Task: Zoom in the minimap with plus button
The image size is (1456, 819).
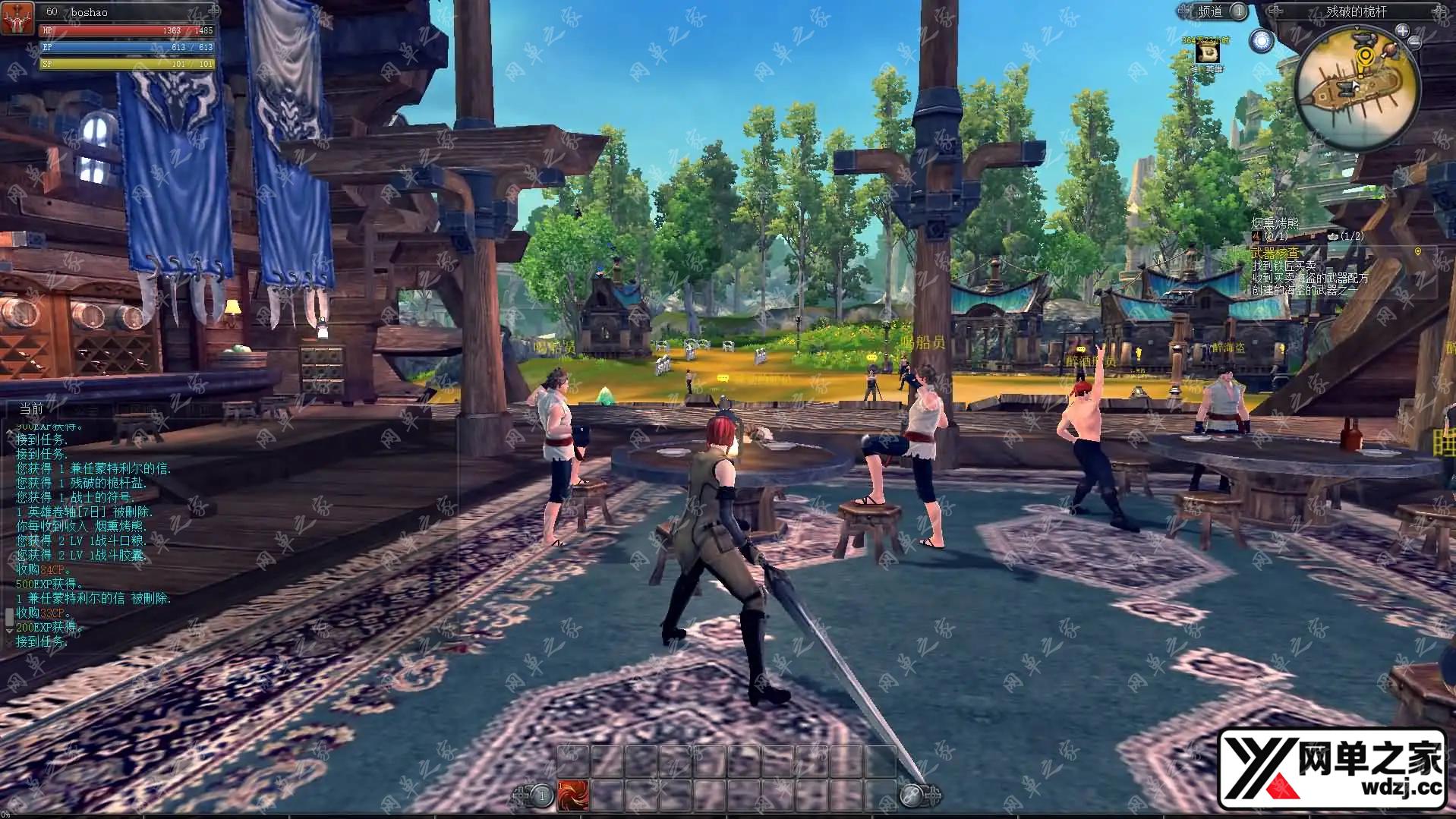Action: 1402,31
